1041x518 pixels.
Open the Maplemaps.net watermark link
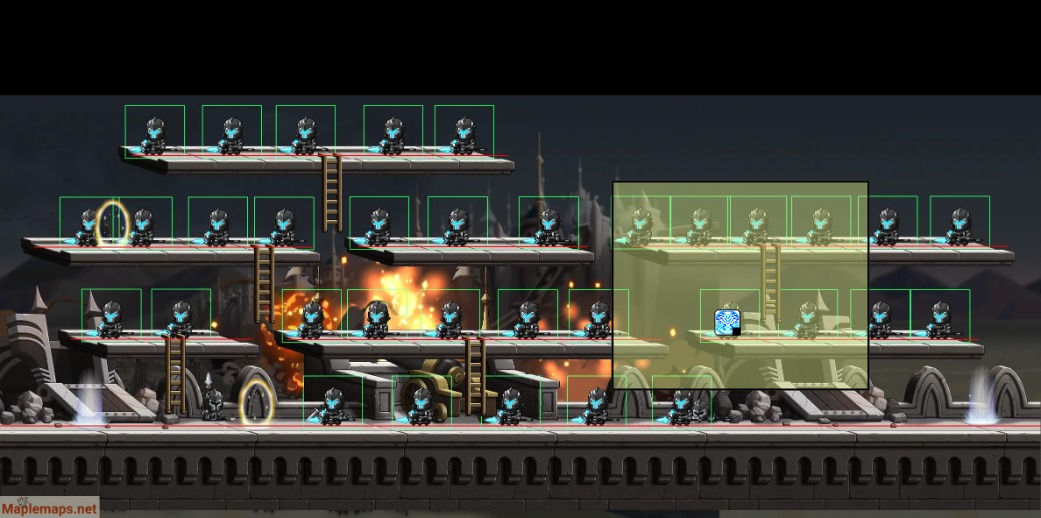(x=50, y=508)
